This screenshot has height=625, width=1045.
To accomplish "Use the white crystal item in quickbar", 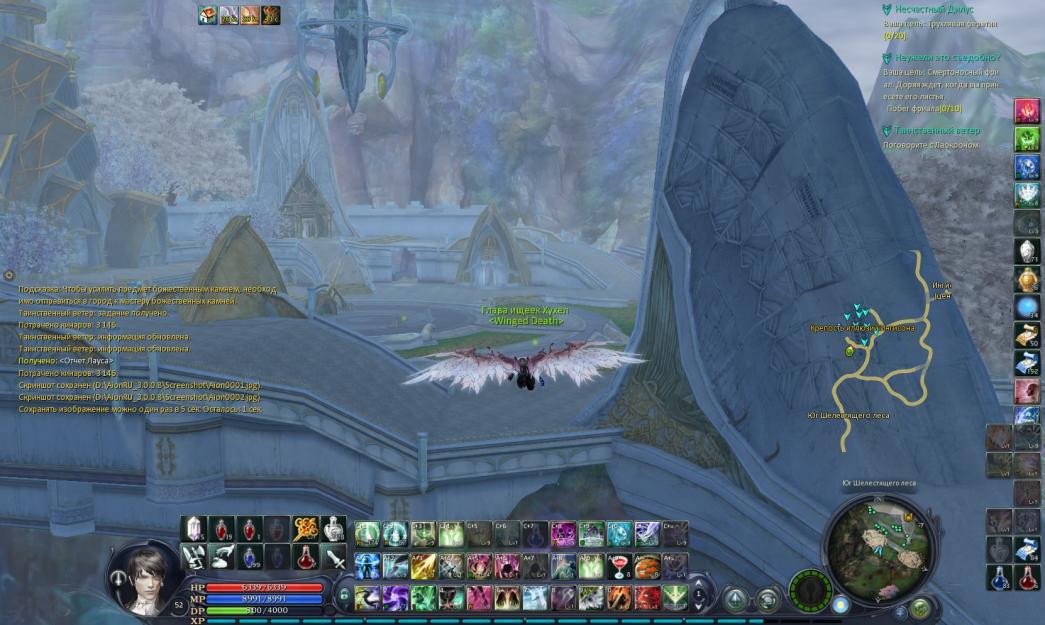I will tap(195, 529).
